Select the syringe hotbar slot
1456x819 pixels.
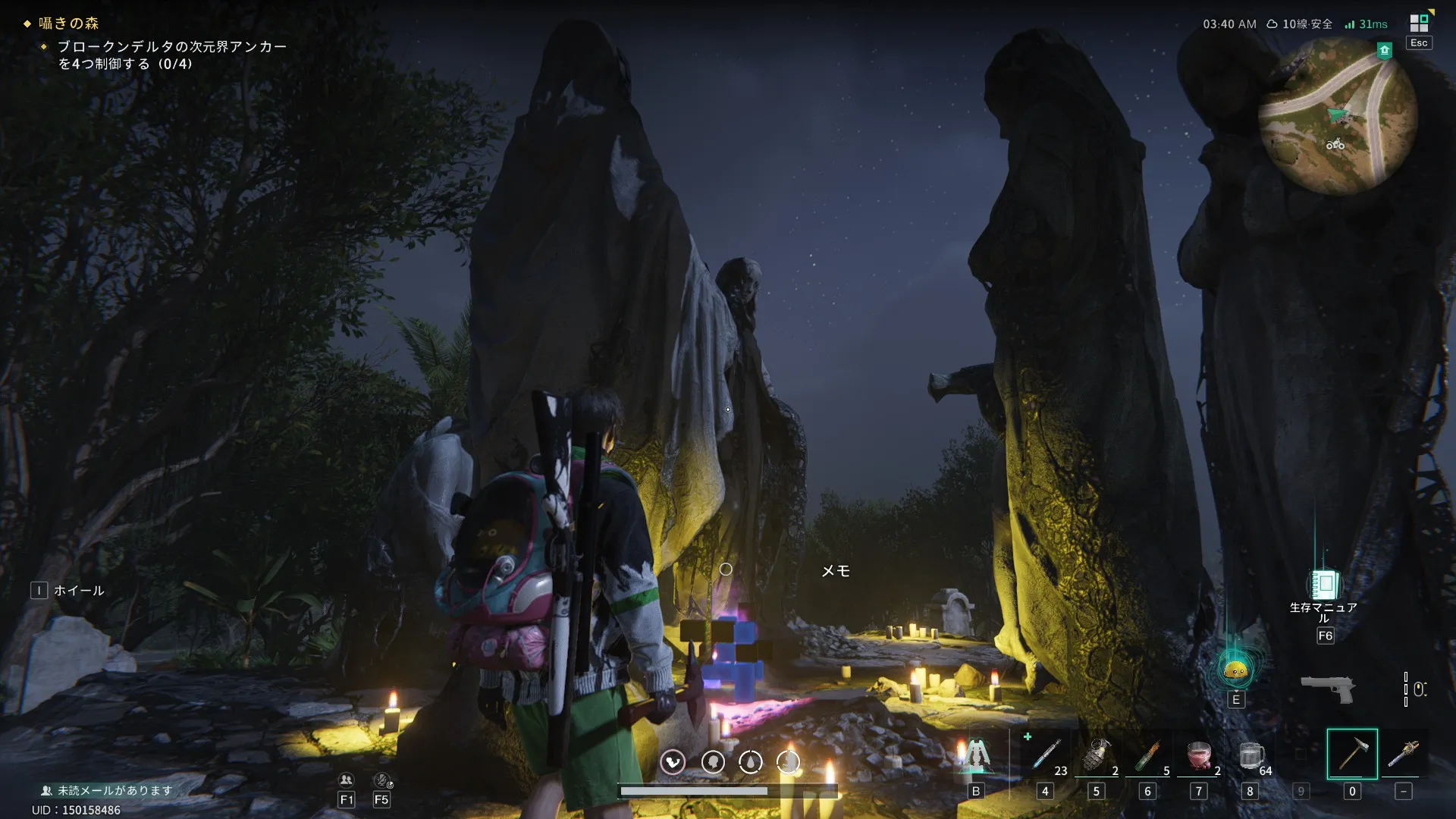point(1046,755)
